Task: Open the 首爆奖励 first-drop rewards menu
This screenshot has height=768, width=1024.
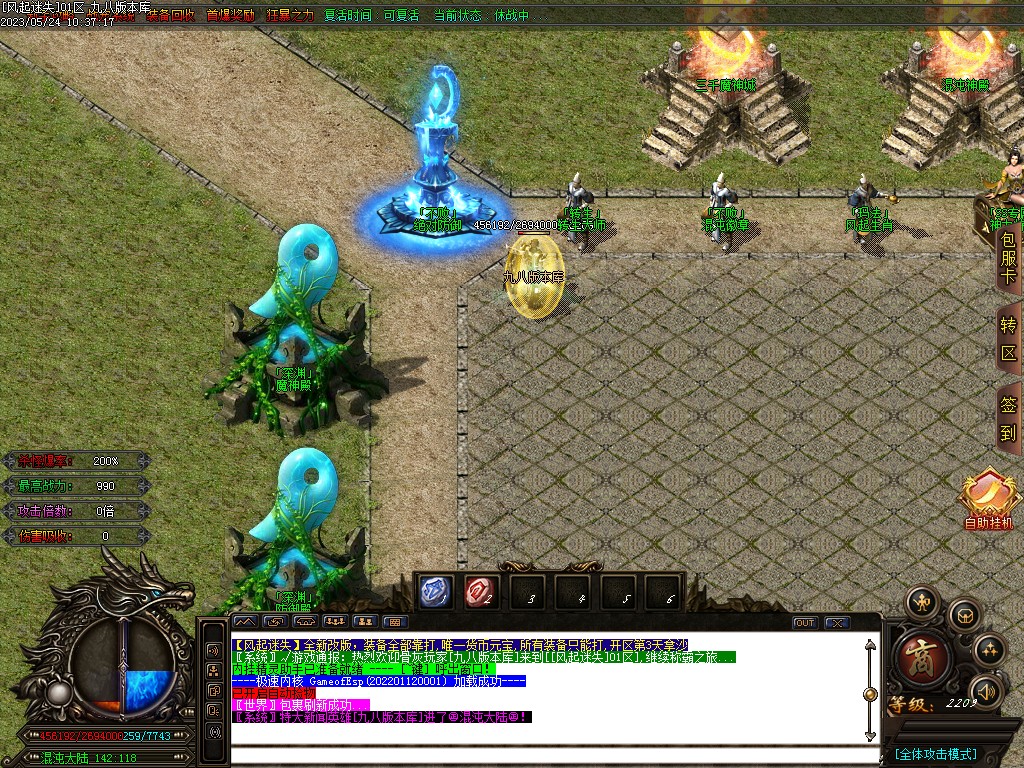Action: (x=230, y=16)
